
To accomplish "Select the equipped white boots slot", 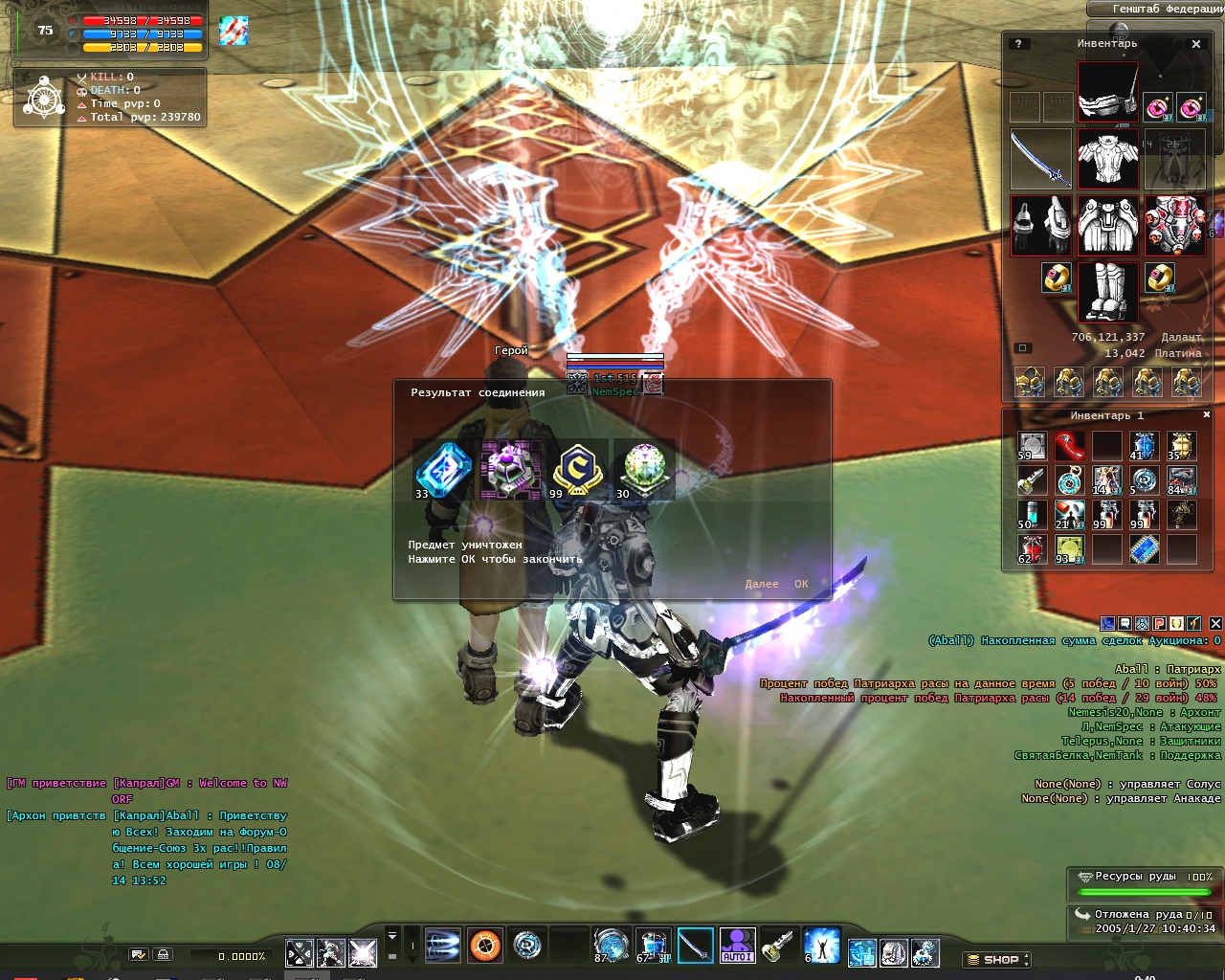I will tap(1108, 292).
